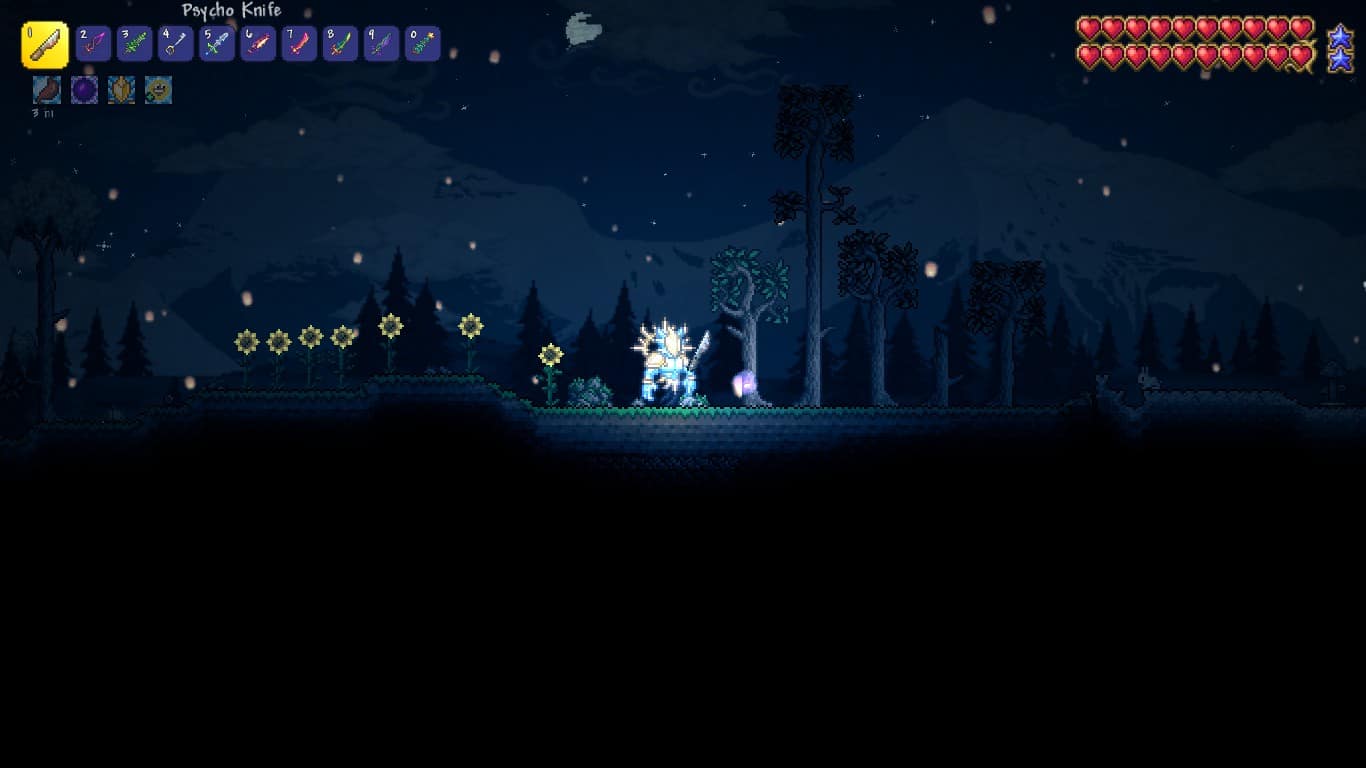The width and height of the screenshot is (1366, 768).
Task: Select the golden key item in hotbar slot 4
Action: pyautogui.click(x=176, y=42)
